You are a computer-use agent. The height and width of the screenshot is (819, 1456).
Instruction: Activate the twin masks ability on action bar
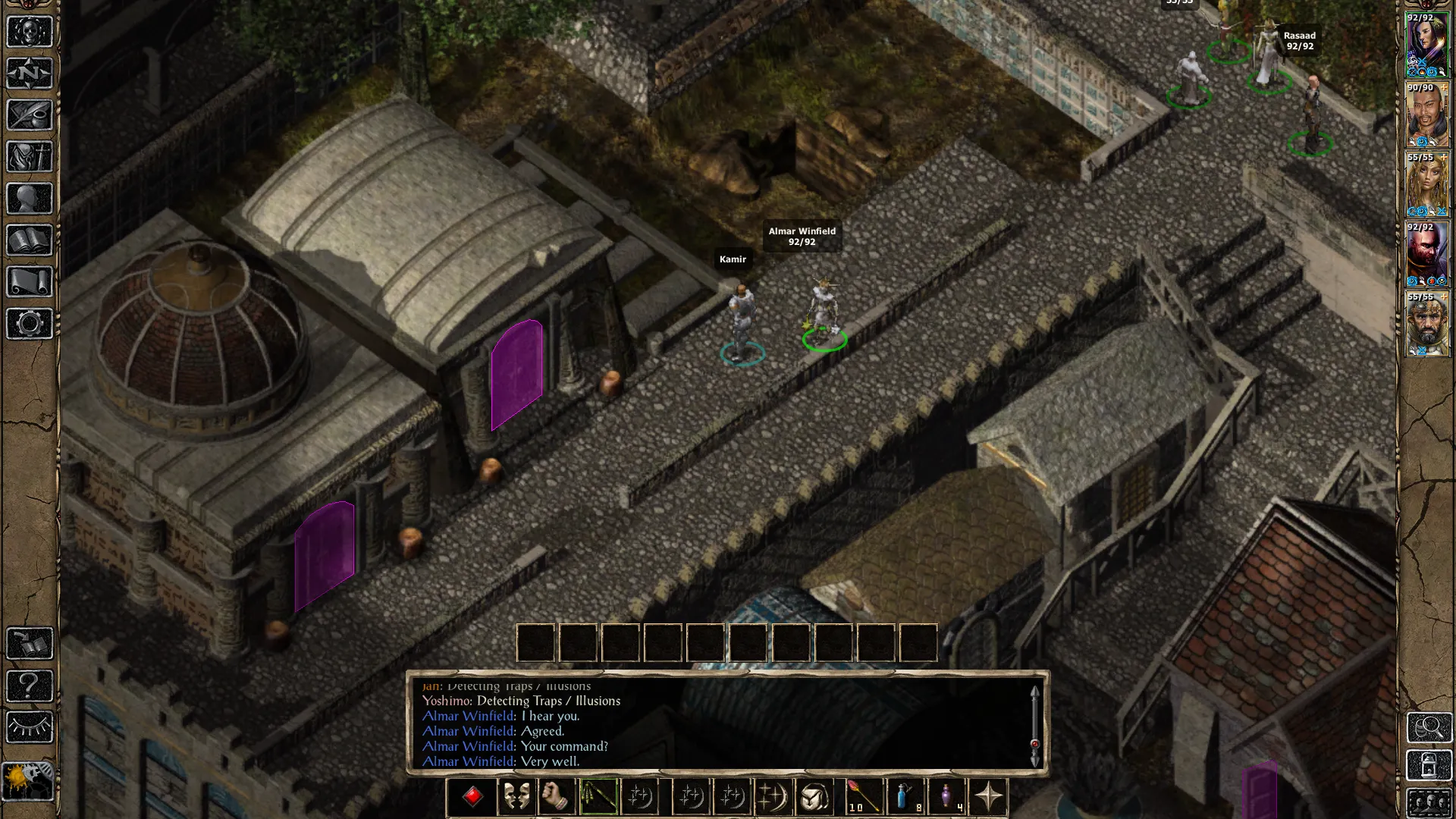516,797
